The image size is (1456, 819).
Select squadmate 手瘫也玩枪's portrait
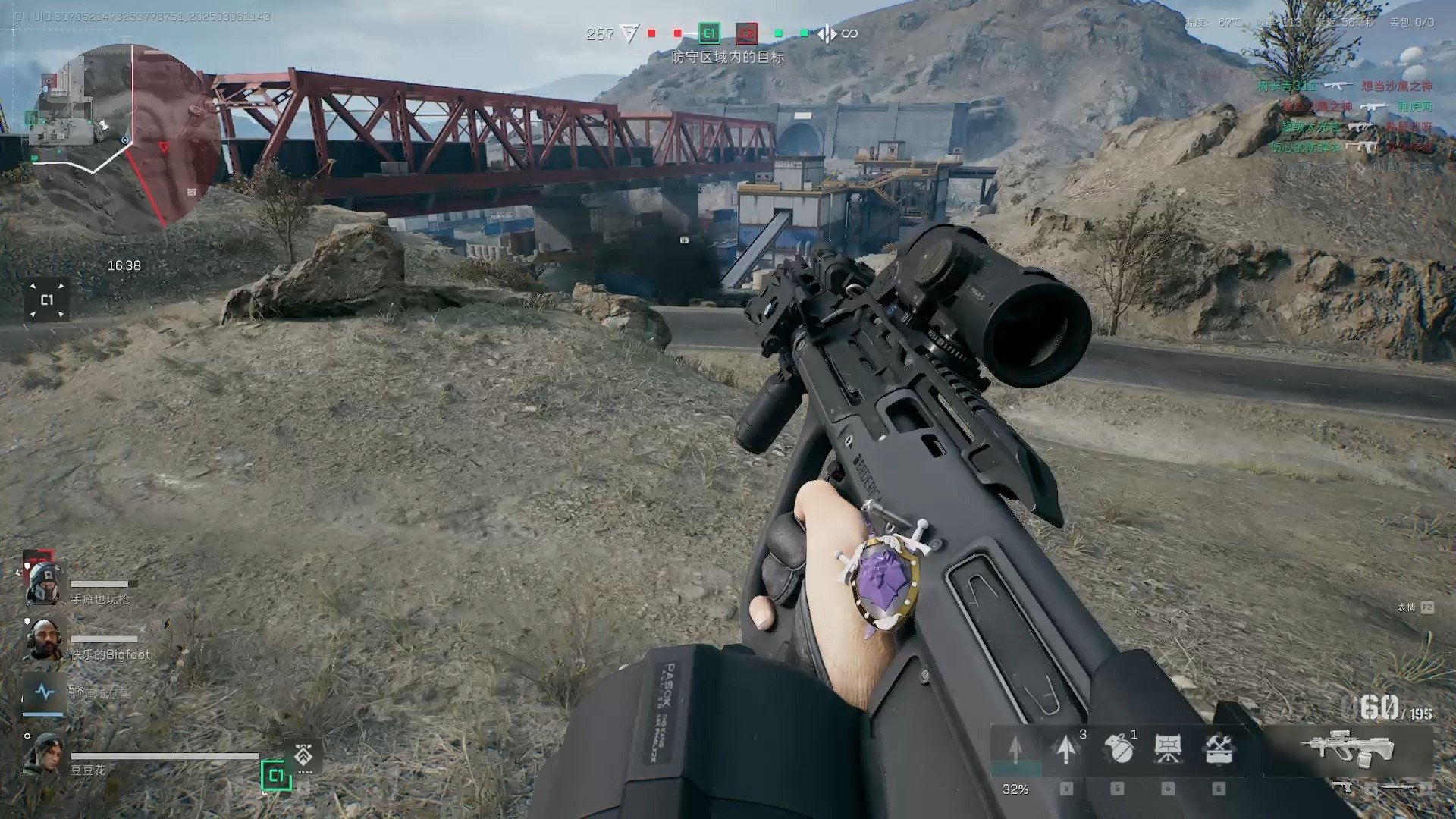(43, 585)
